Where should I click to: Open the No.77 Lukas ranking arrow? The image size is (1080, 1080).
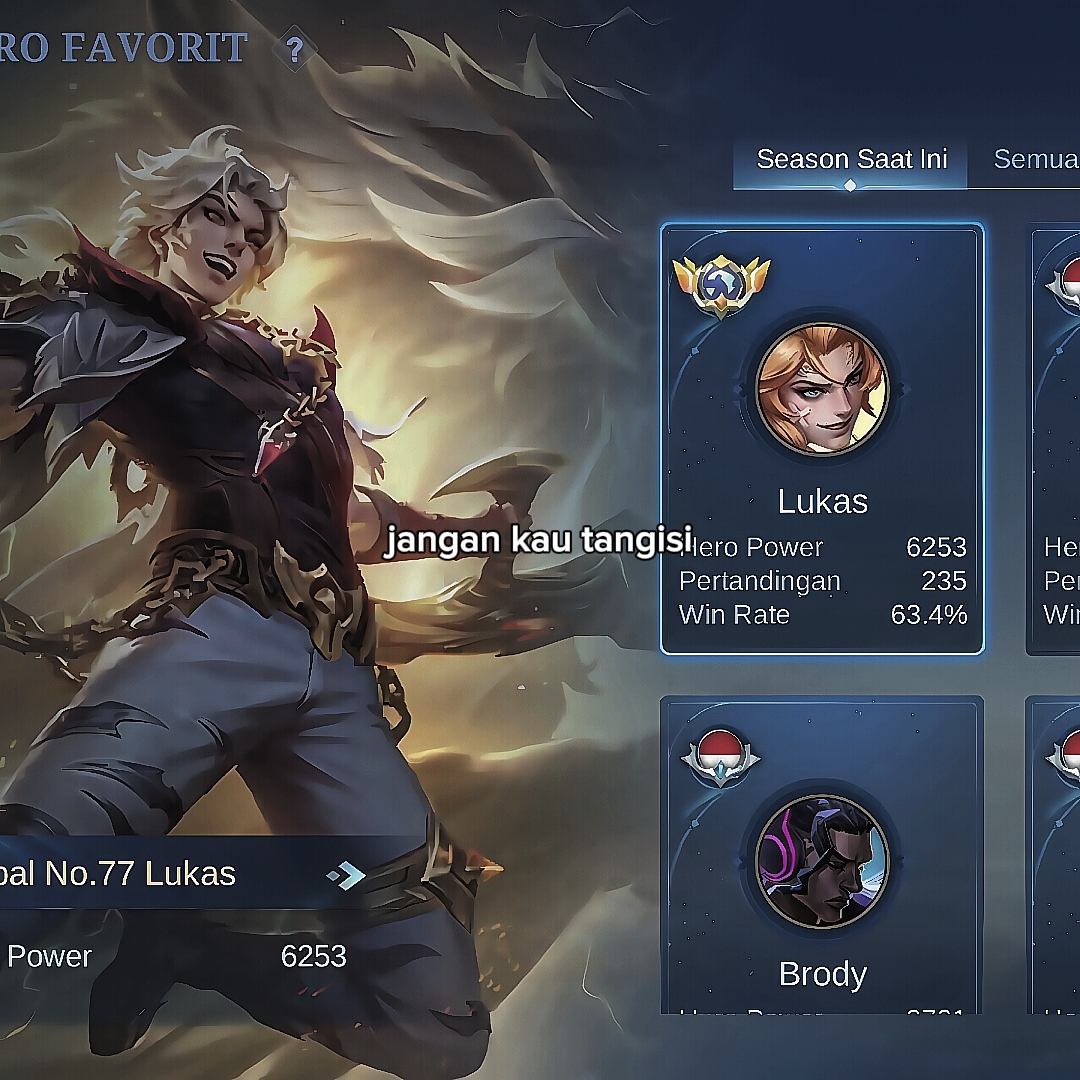[x=346, y=876]
